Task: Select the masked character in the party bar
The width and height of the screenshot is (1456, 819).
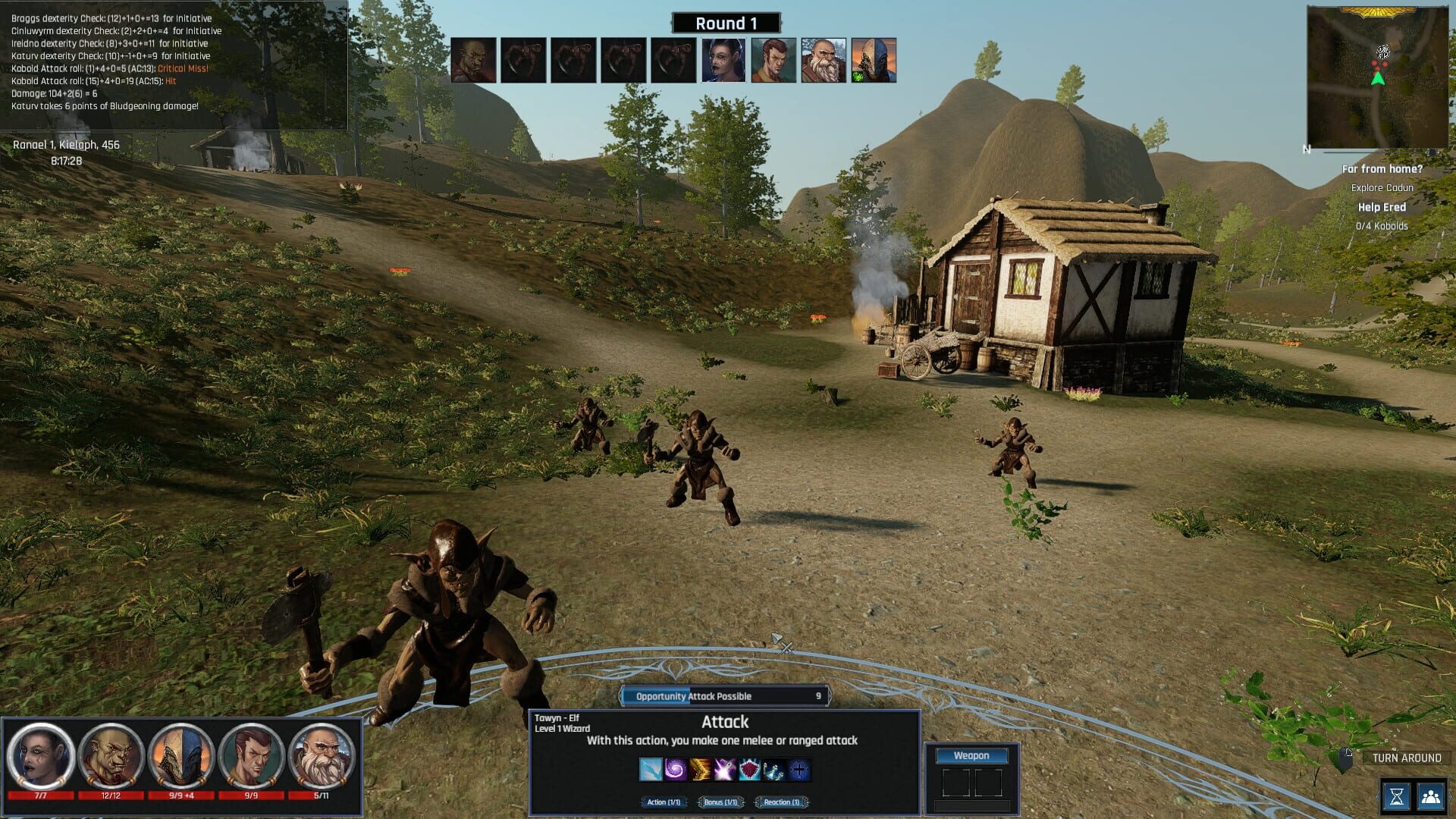Action: 180,756
